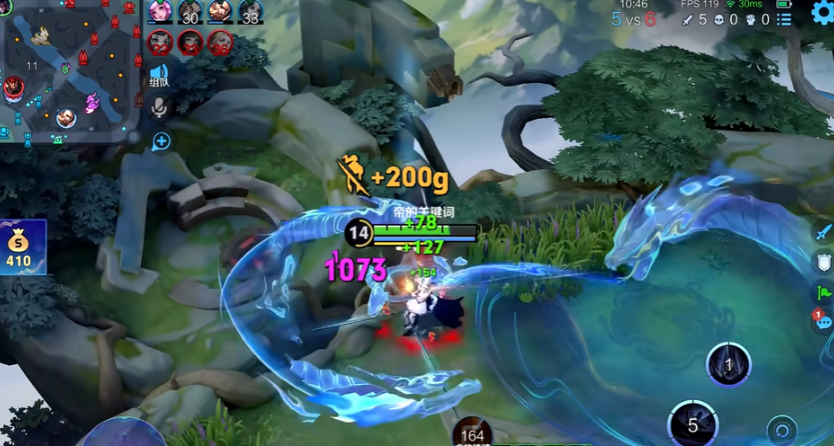Screen dimensions: 834x446
Task: Open the chat messages bubble with notification
Action: (x=822, y=322)
